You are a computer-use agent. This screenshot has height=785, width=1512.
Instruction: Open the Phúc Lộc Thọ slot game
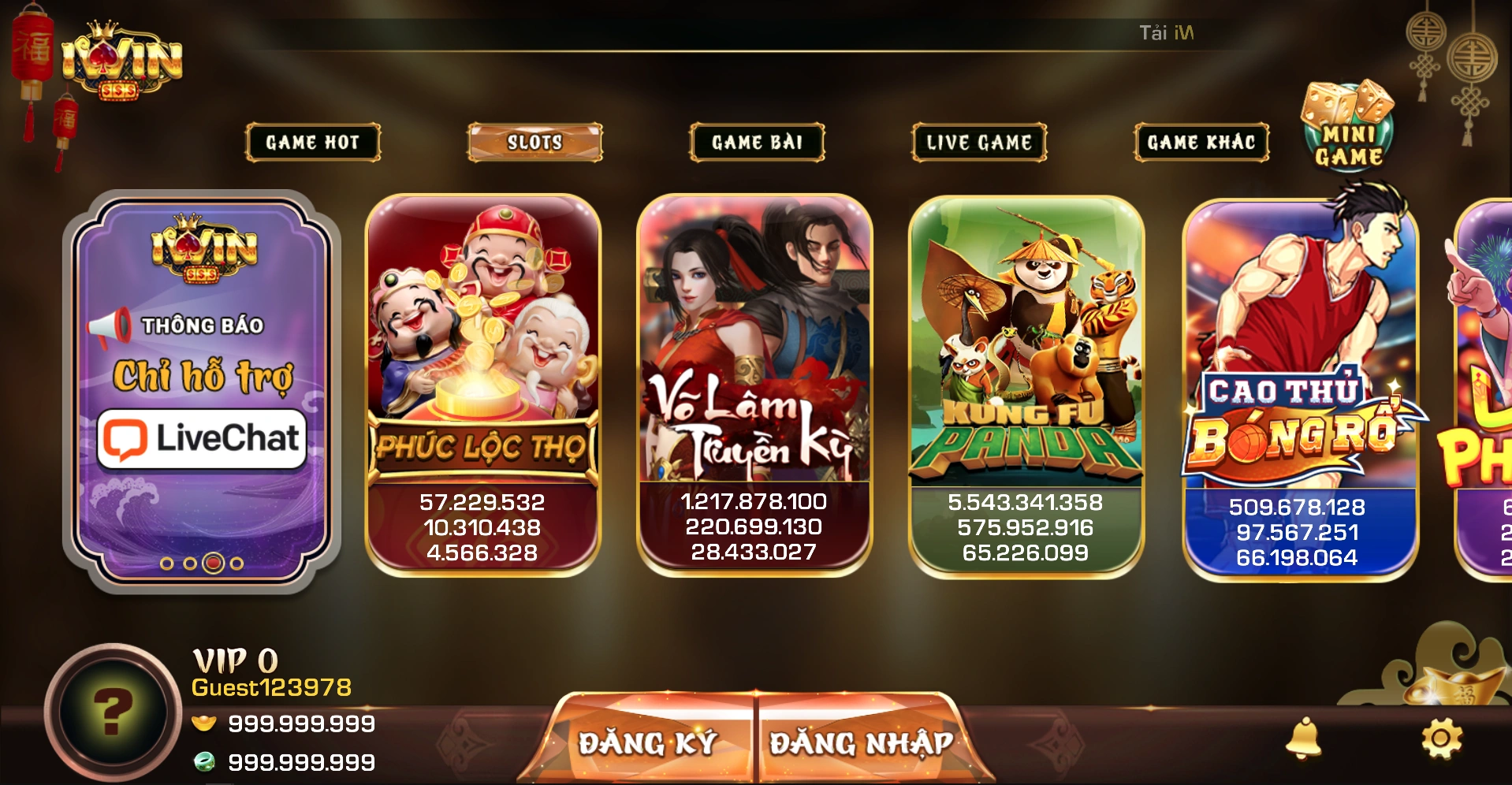pos(482,378)
